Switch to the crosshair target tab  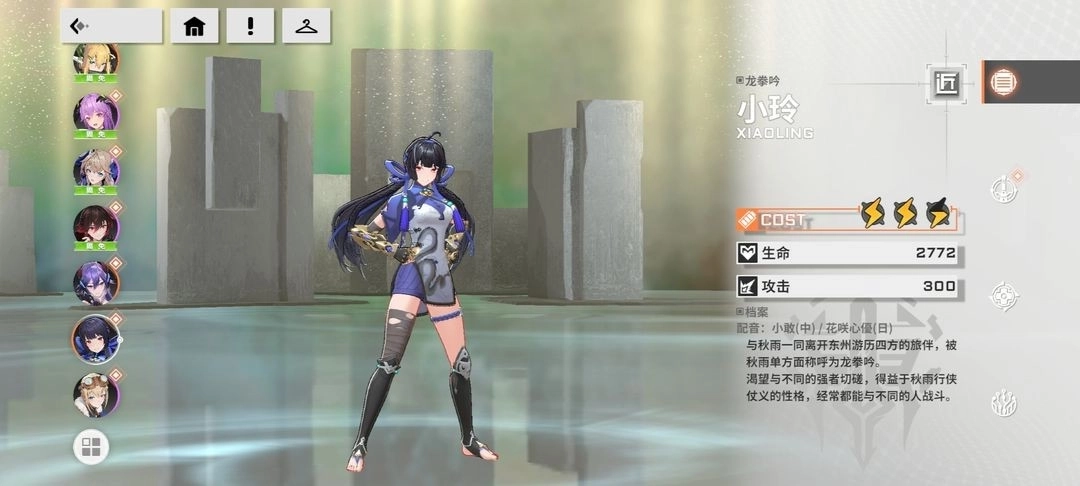pos(1004,296)
